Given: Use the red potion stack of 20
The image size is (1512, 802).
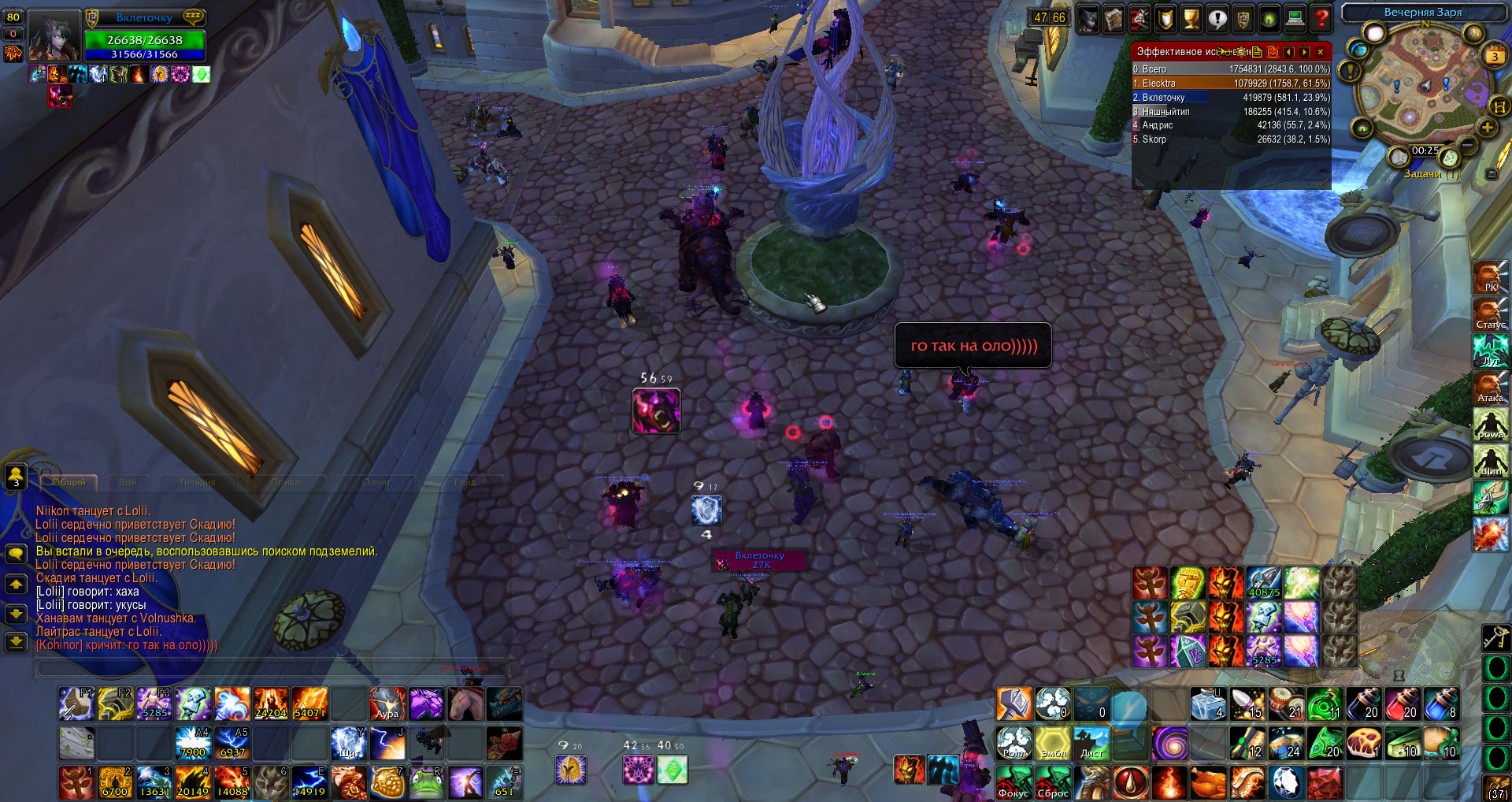Looking at the screenshot, I should (x=1403, y=704).
